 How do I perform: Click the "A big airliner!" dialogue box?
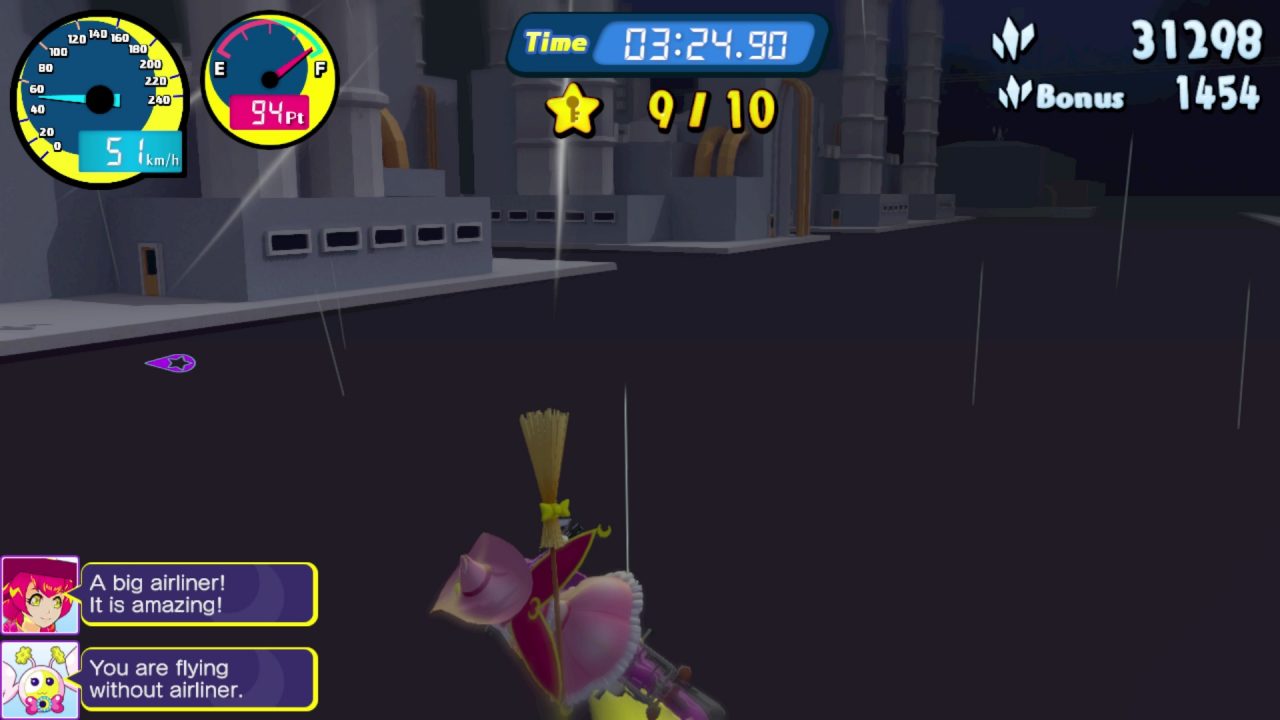click(x=199, y=594)
